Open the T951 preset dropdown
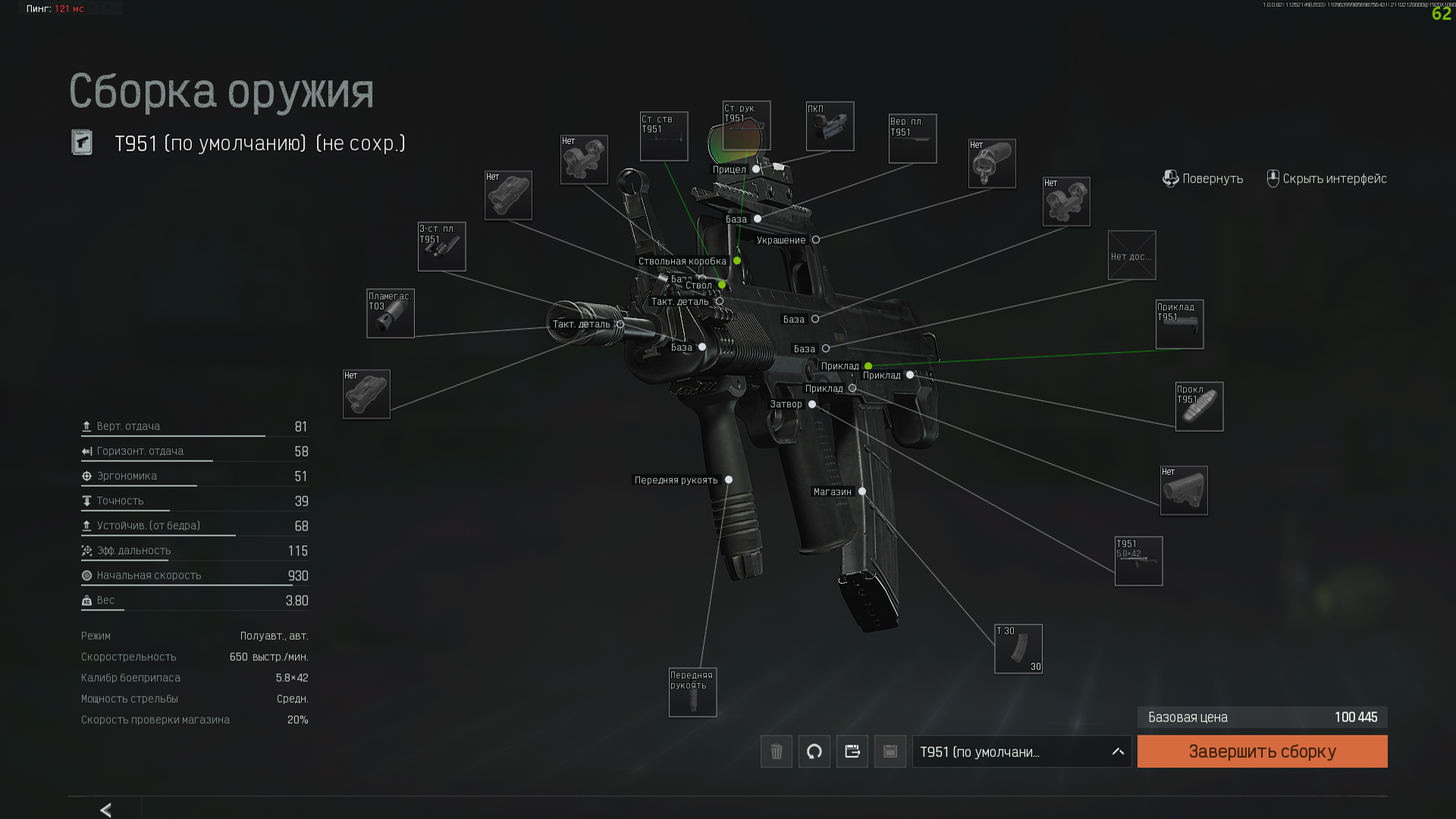 pyautogui.click(x=1021, y=752)
